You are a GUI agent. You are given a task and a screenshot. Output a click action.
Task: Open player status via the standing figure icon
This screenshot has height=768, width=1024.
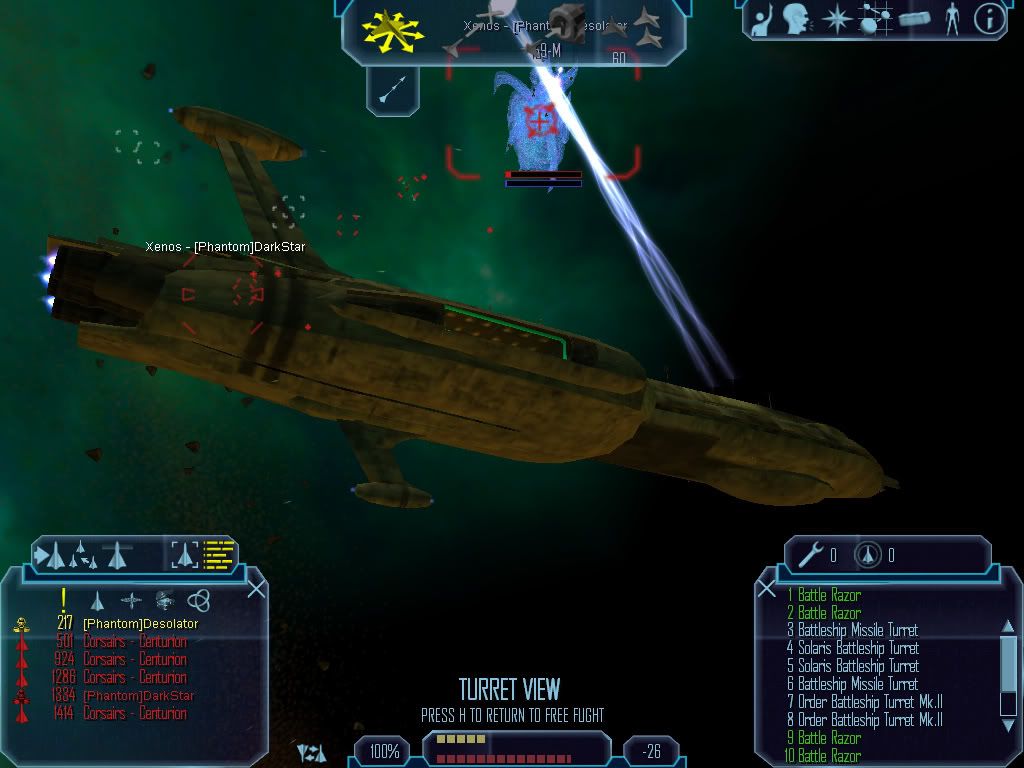click(951, 19)
